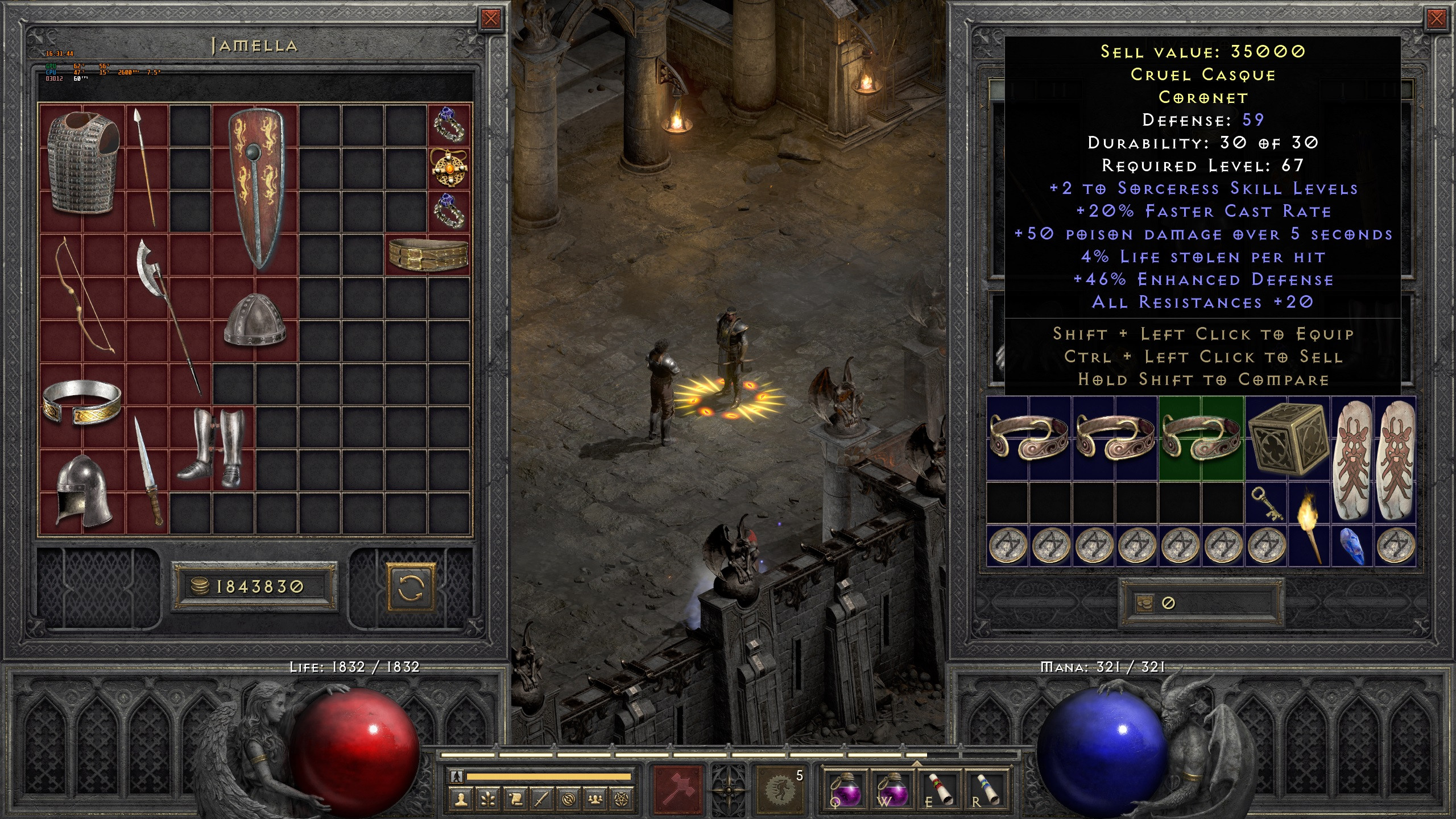Open the Horadric Cube in inventory
Image resolution: width=1456 pixels, height=819 pixels.
click(x=1288, y=439)
